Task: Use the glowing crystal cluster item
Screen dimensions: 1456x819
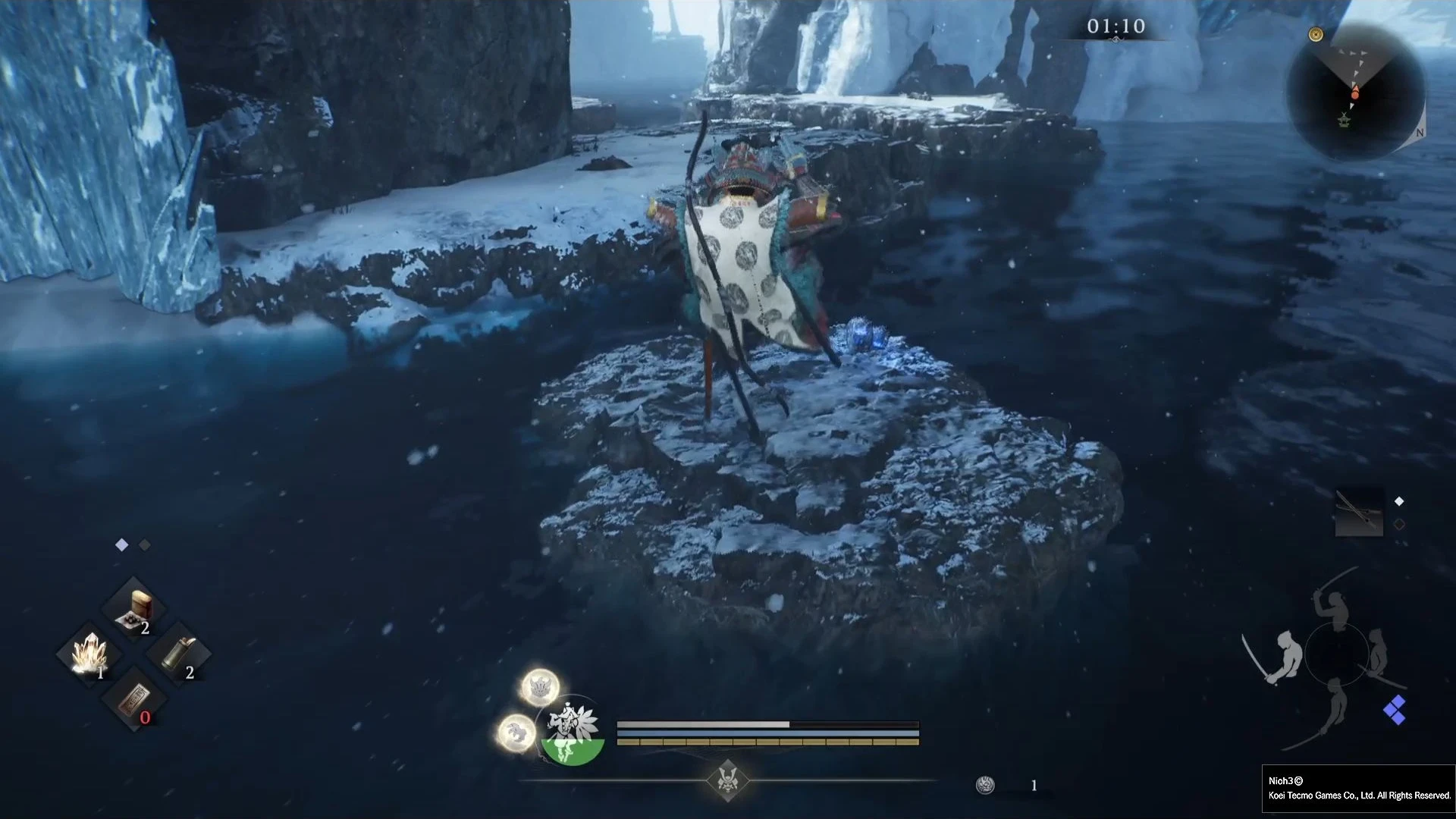Action: pyautogui.click(x=89, y=654)
